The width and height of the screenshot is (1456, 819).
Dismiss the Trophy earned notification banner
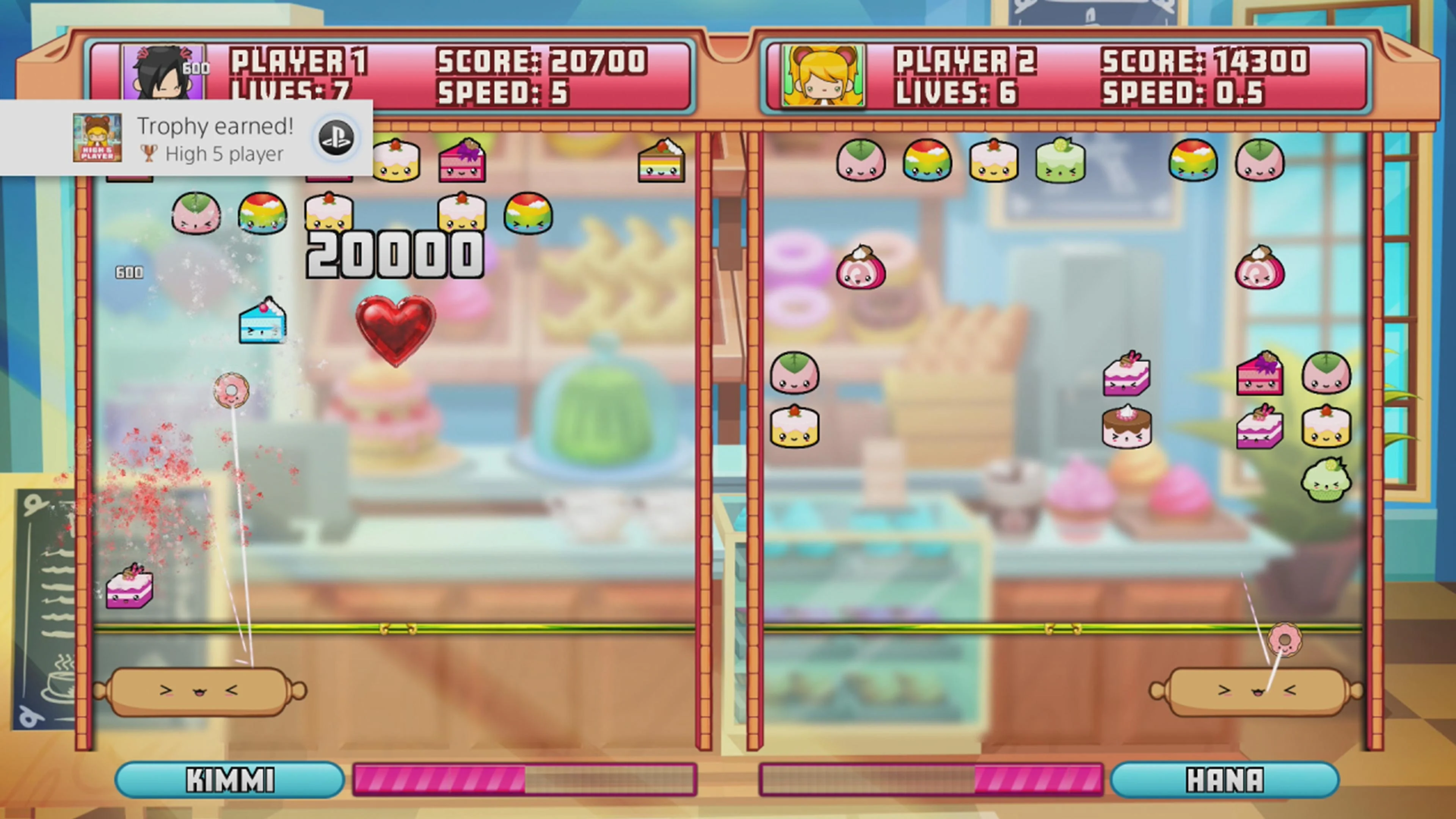[x=187, y=137]
